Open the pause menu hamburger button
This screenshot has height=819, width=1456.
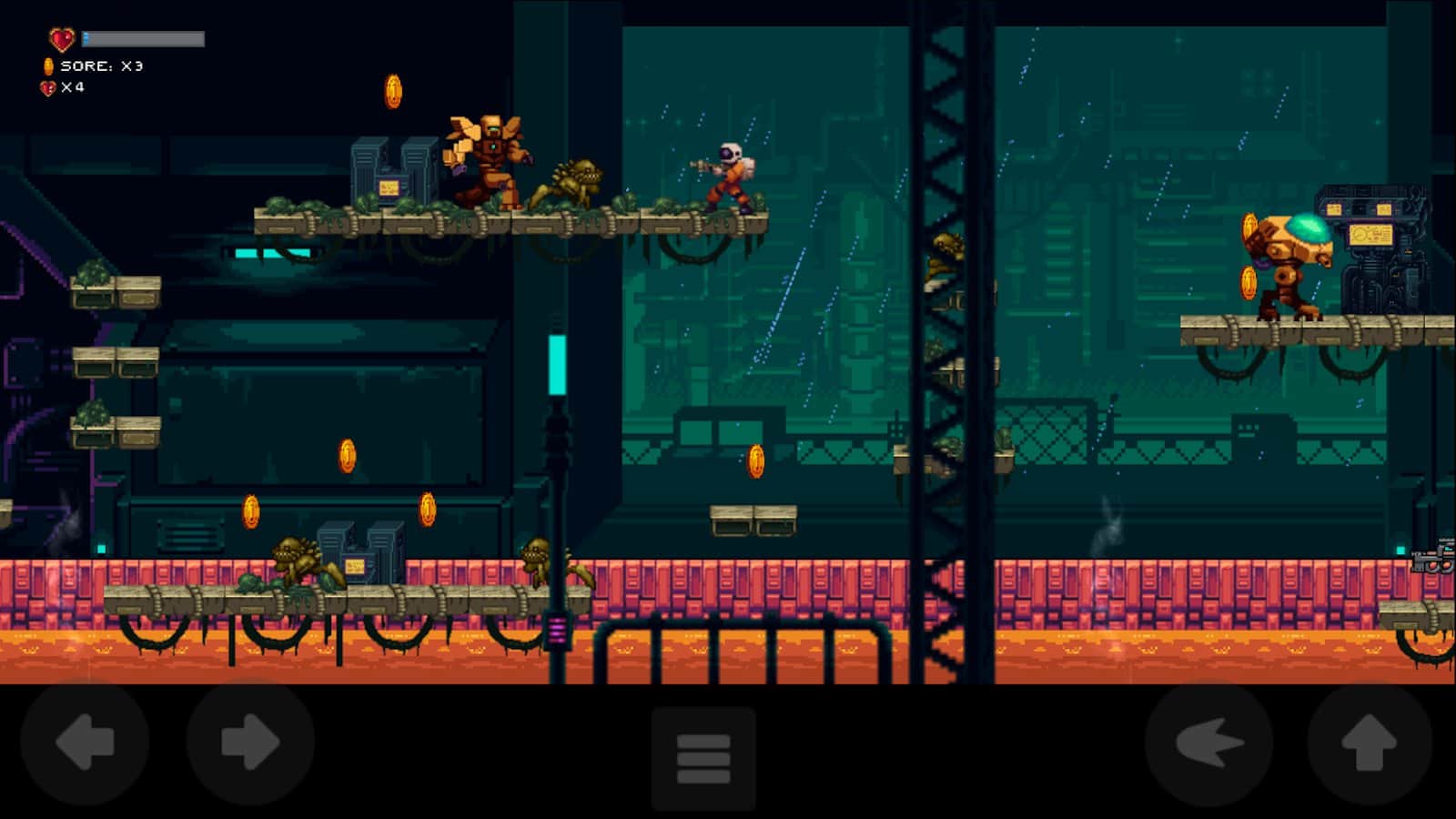click(703, 758)
